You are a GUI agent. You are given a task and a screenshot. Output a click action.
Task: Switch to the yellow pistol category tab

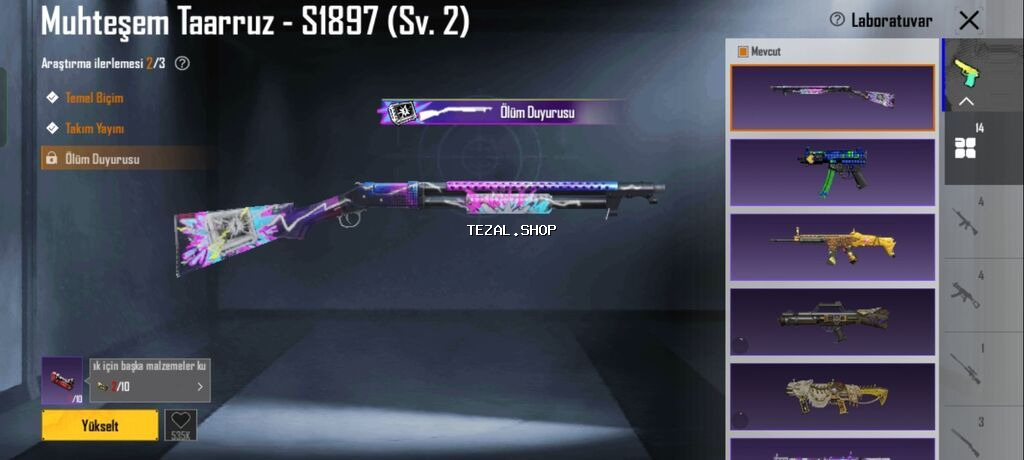pyautogui.click(x=966, y=74)
